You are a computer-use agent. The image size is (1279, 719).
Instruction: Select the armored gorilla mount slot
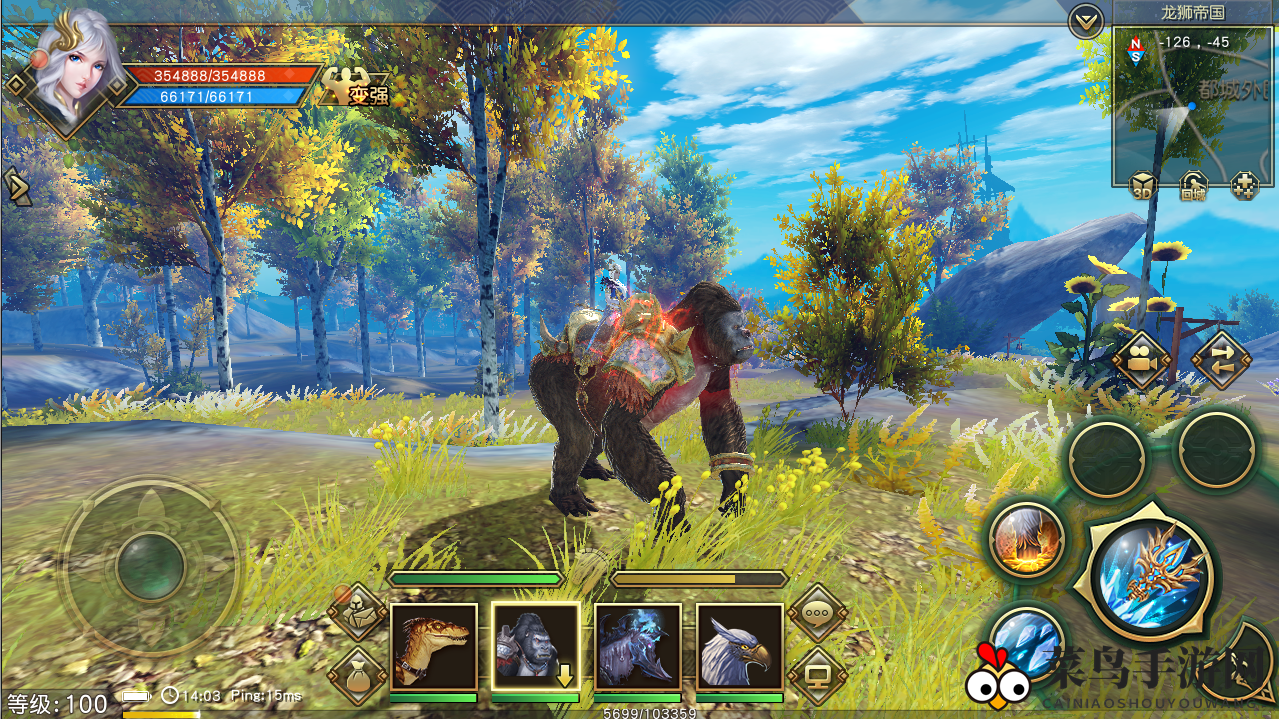[x=535, y=646]
